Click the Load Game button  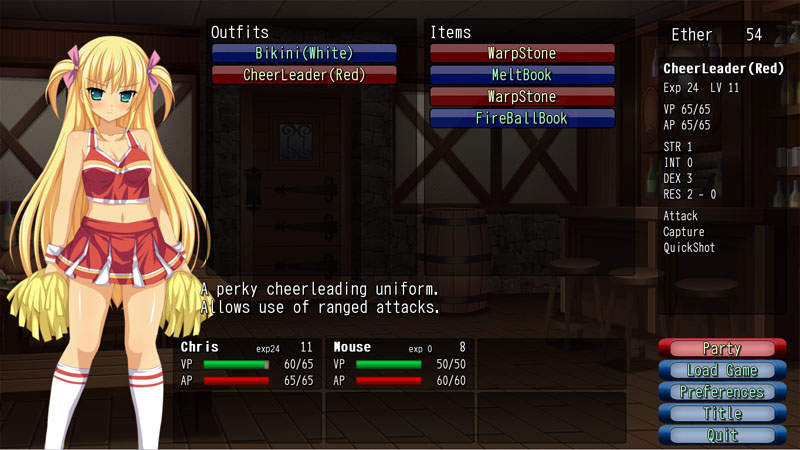pyautogui.click(x=722, y=370)
